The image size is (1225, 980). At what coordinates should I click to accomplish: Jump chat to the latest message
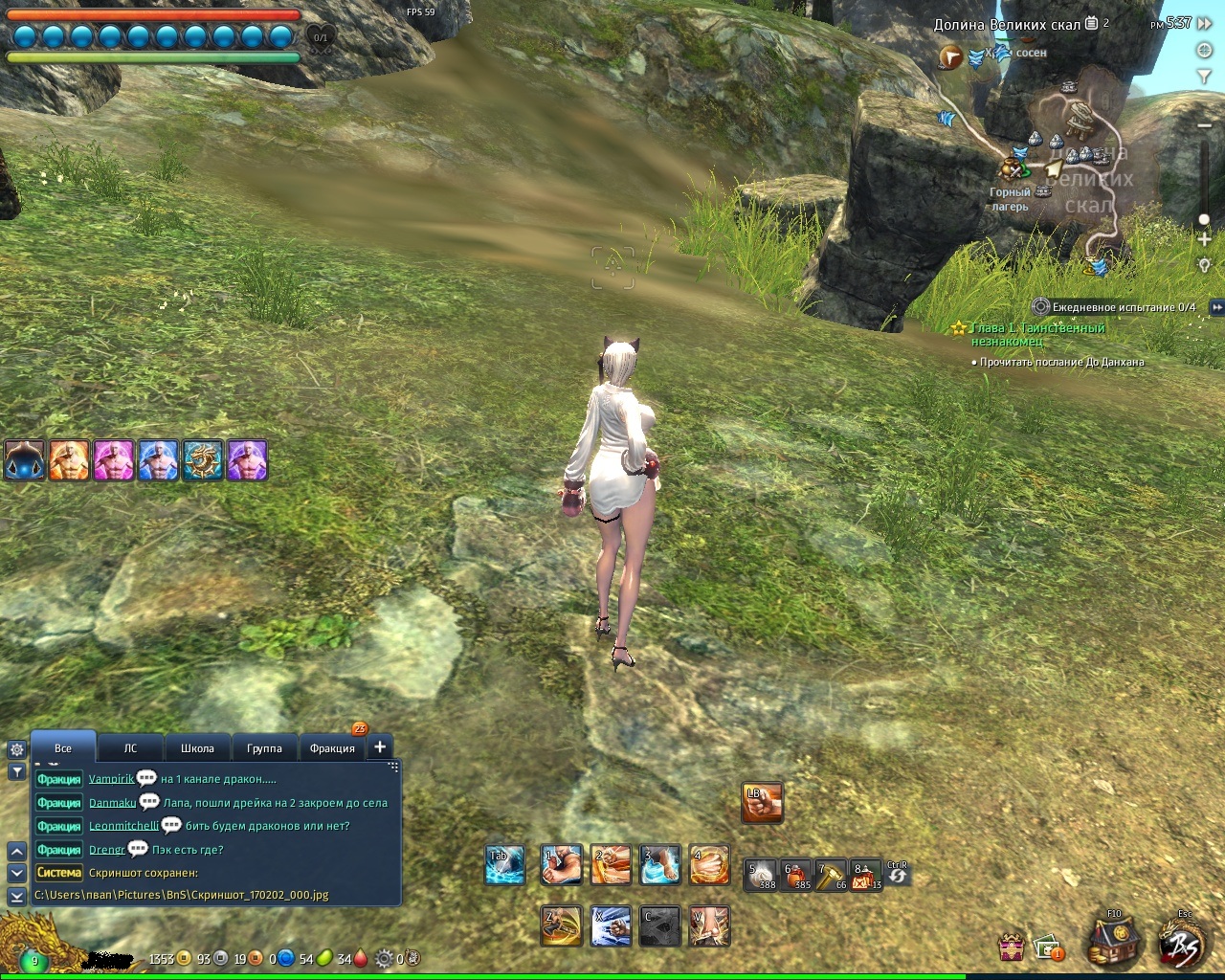tap(16, 896)
